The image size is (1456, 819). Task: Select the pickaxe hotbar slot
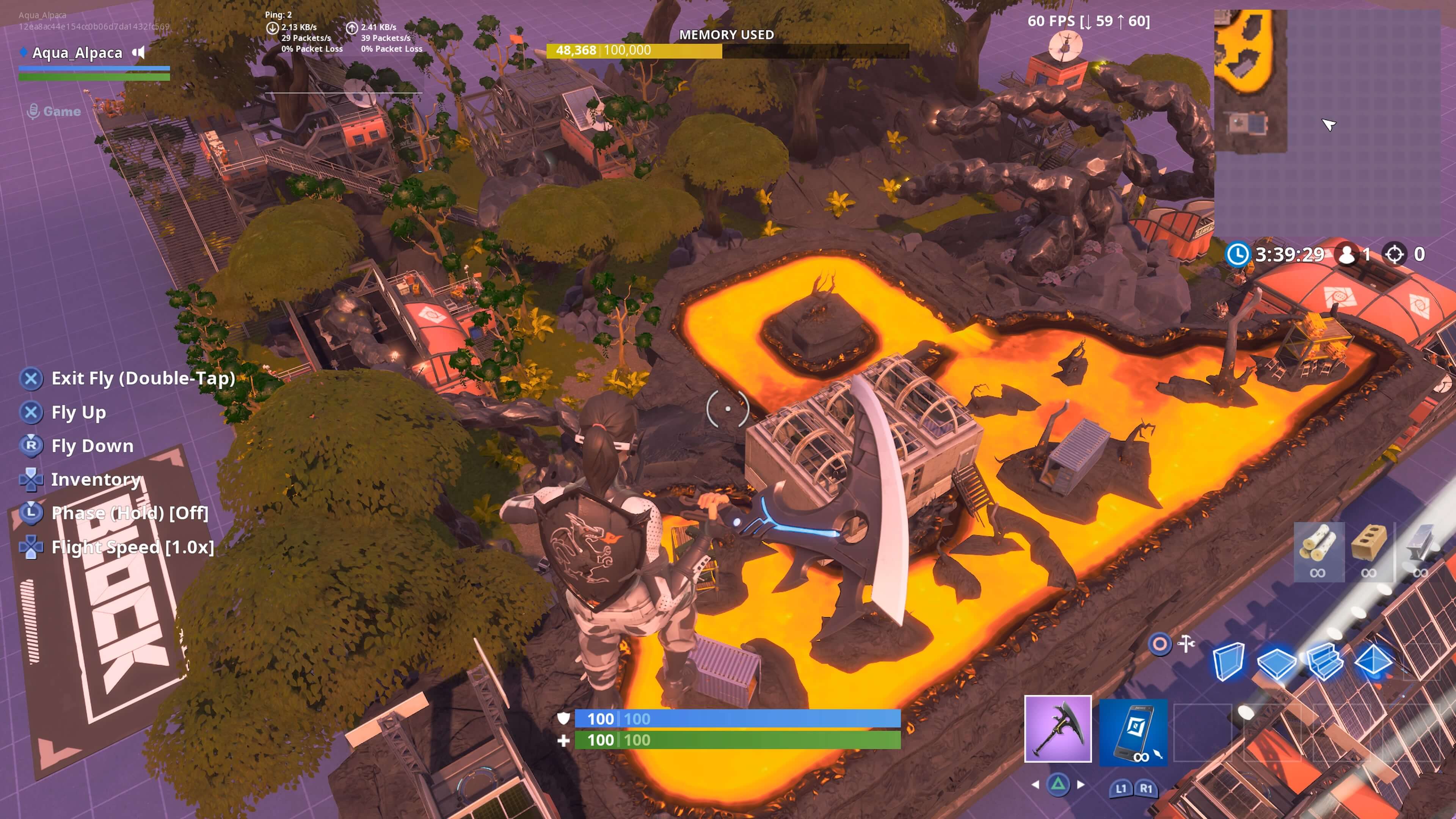(1057, 728)
